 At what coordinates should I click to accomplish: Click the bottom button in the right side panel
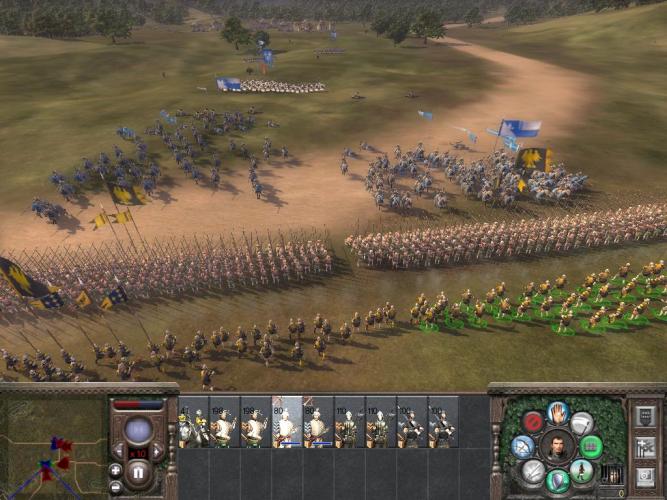pos(645,476)
